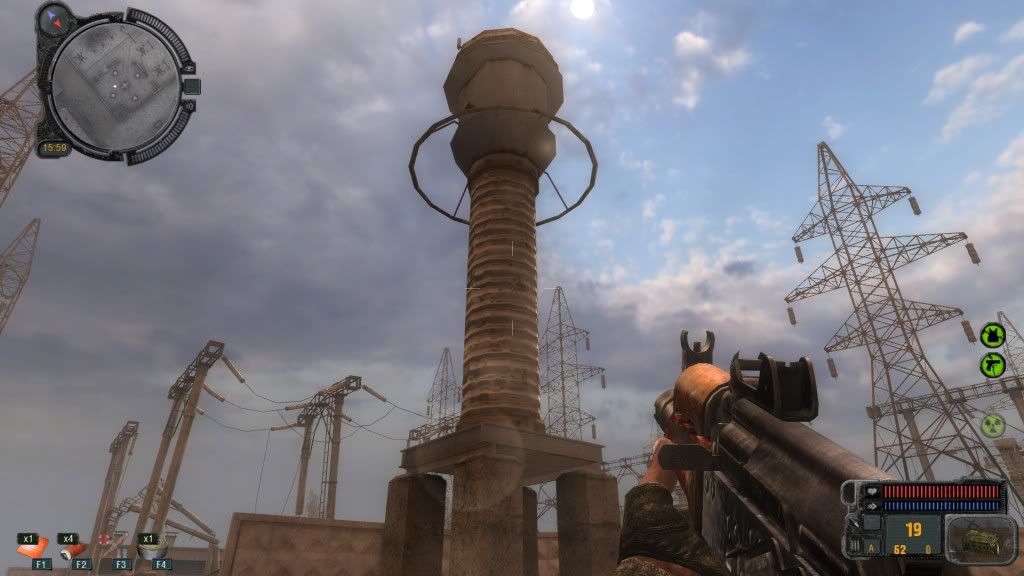Use the F1 quick slot item

[32, 548]
